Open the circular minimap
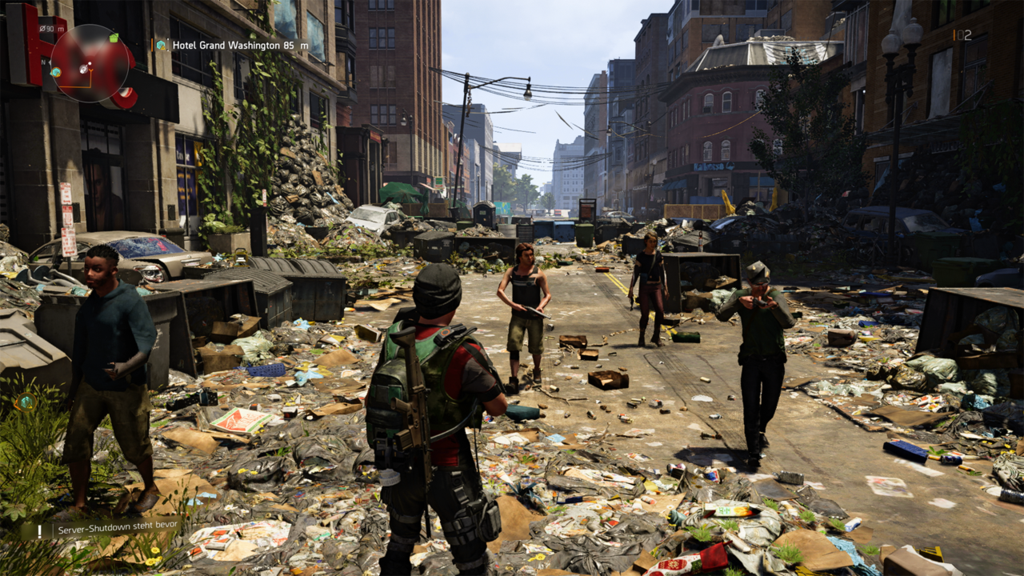 click(92, 62)
